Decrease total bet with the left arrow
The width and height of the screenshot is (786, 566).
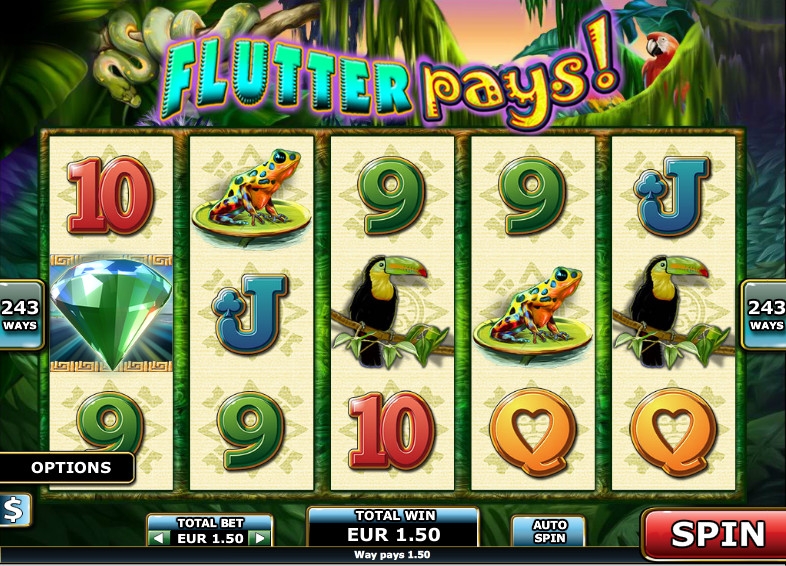[x=160, y=538]
